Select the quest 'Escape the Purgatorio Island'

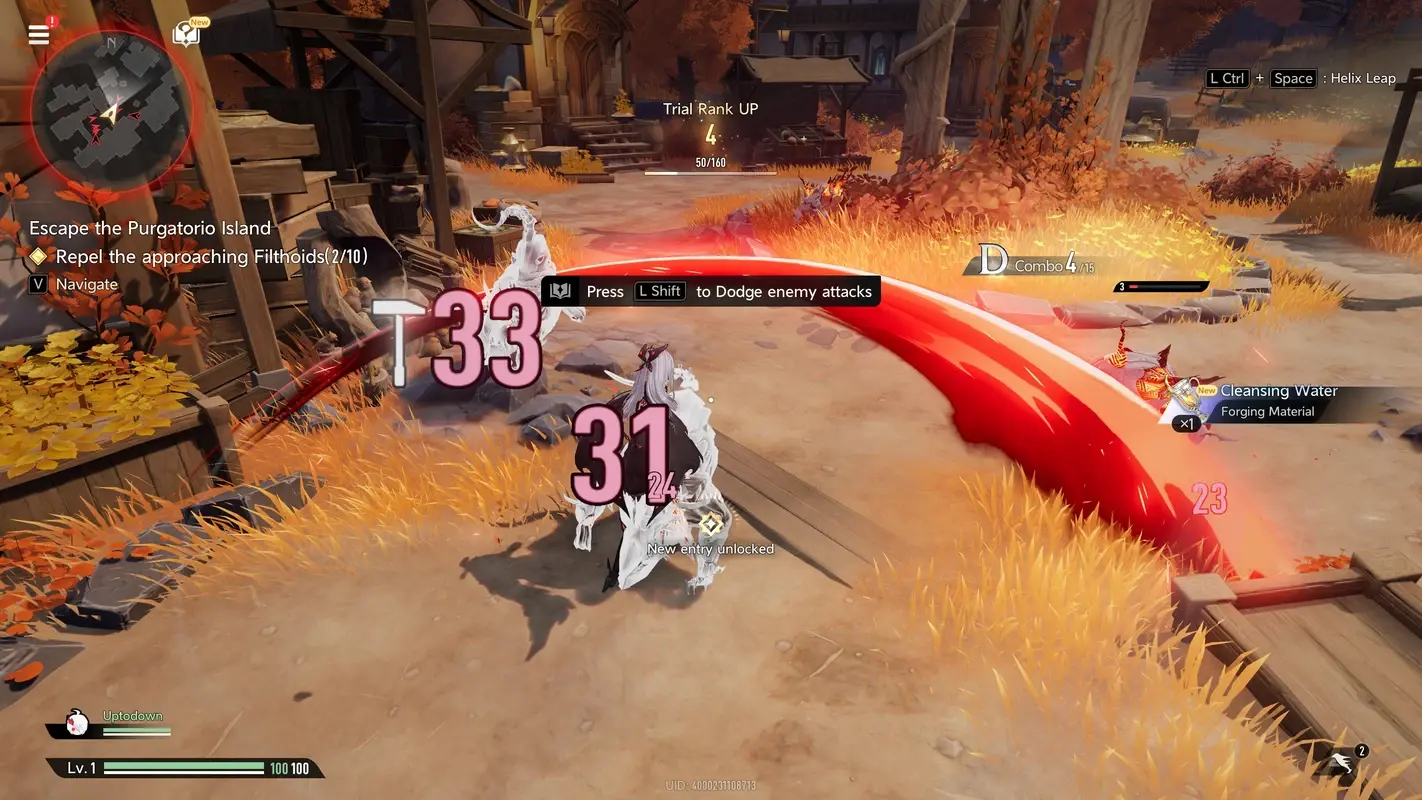[x=150, y=228]
